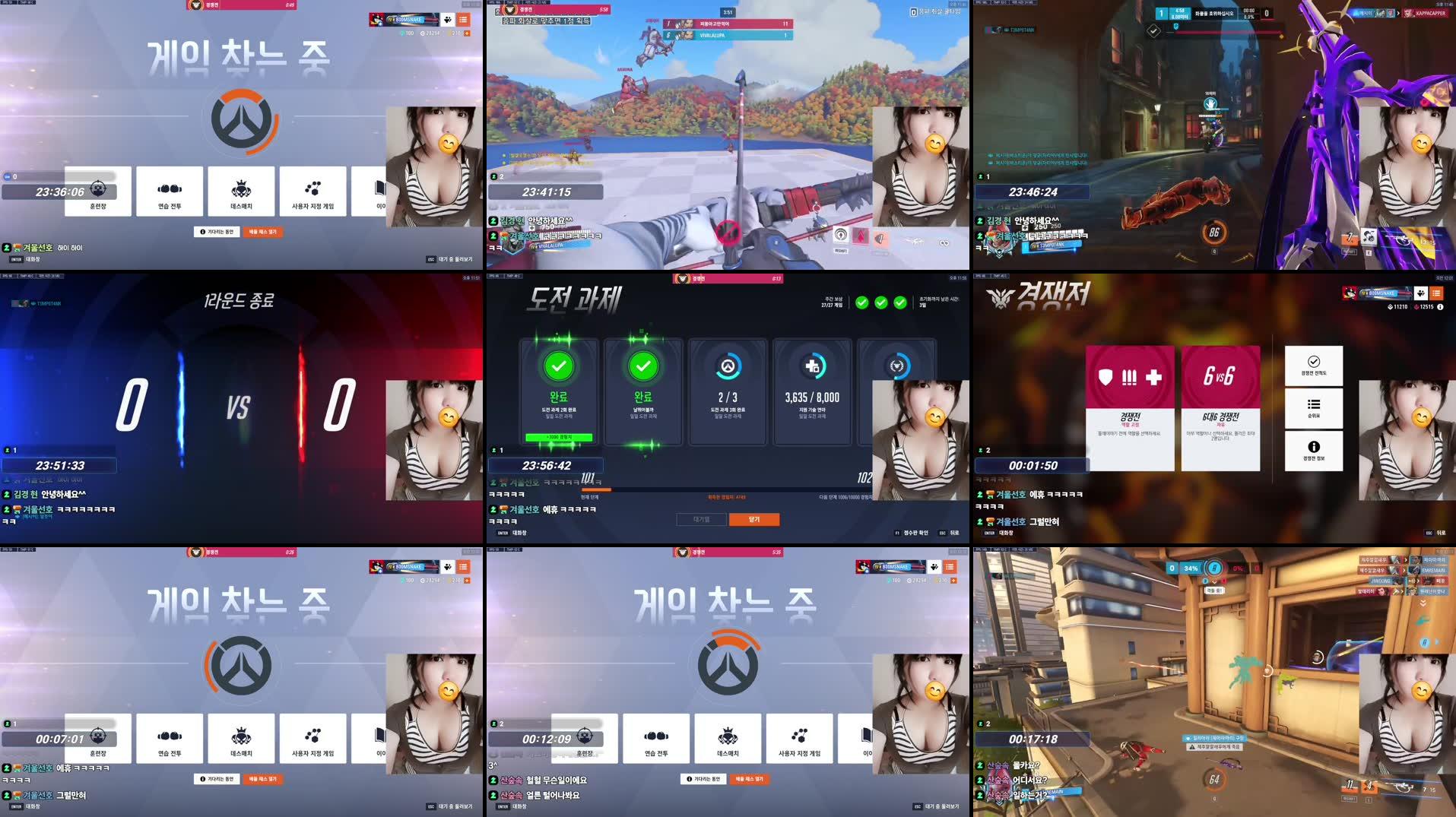Viewport: 1456px width, 817px height.
Task: Click the 배틀 패스 열기 link
Action: (x=262, y=232)
